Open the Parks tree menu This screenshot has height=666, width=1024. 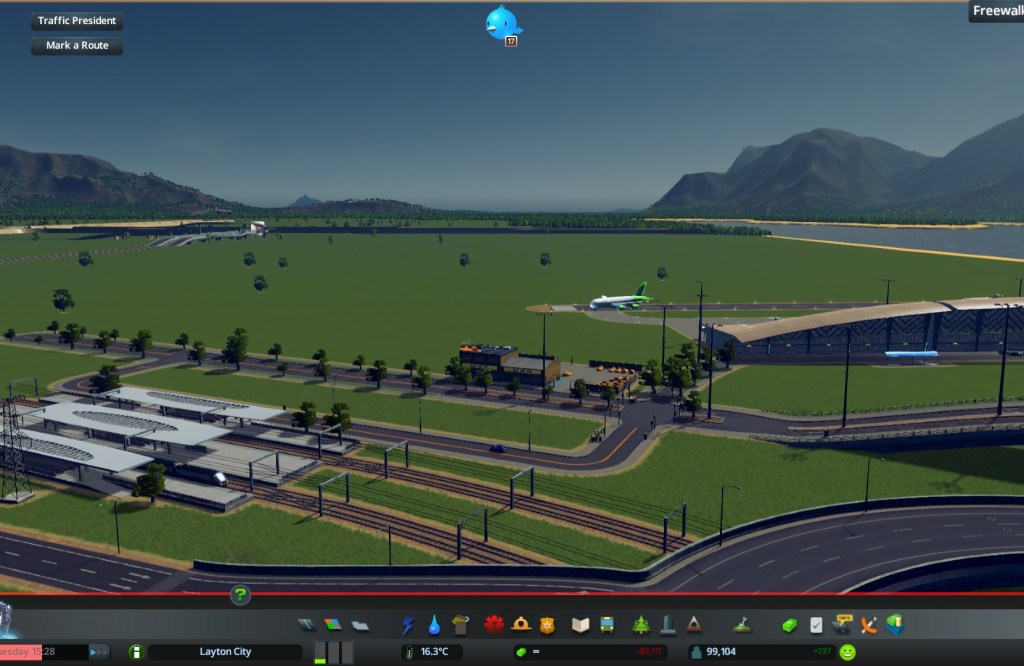(x=641, y=625)
